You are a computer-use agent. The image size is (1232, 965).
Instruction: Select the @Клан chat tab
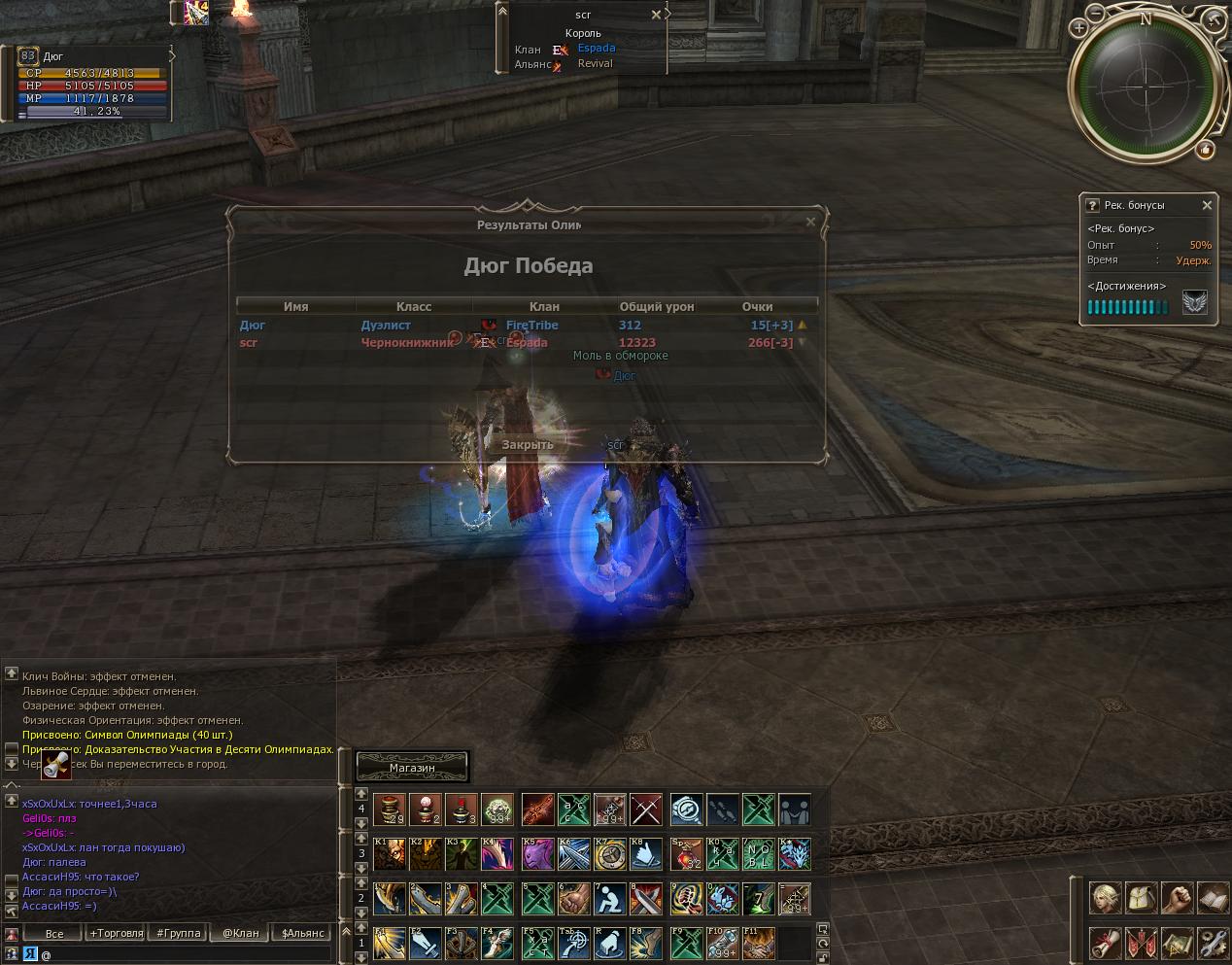pos(241,933)
